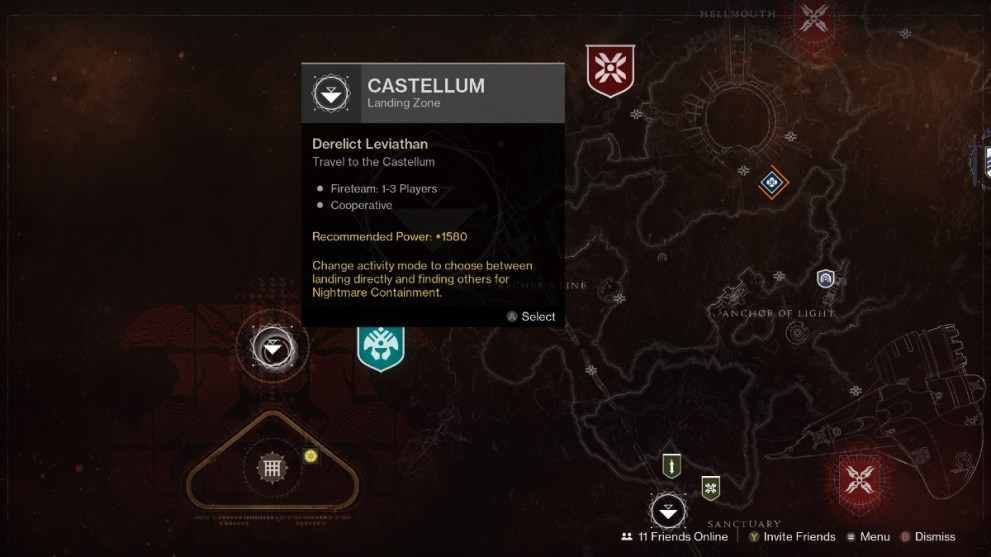
Task: Select the small yellow square map marker
Action: coord(311,456)
